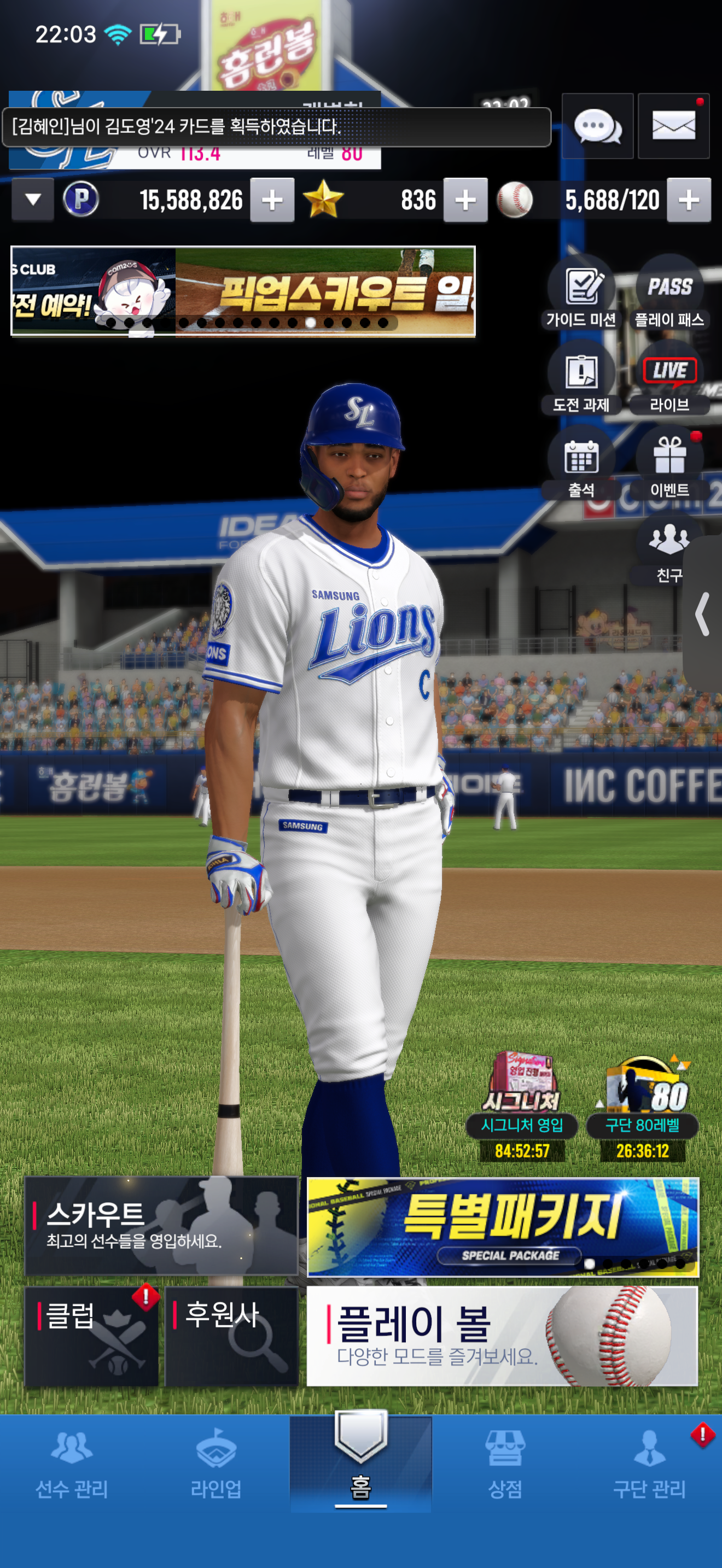This screenshot has height=1568, width=722.
Task: Open the chat speech bubble icon
Action: (597, 127)
